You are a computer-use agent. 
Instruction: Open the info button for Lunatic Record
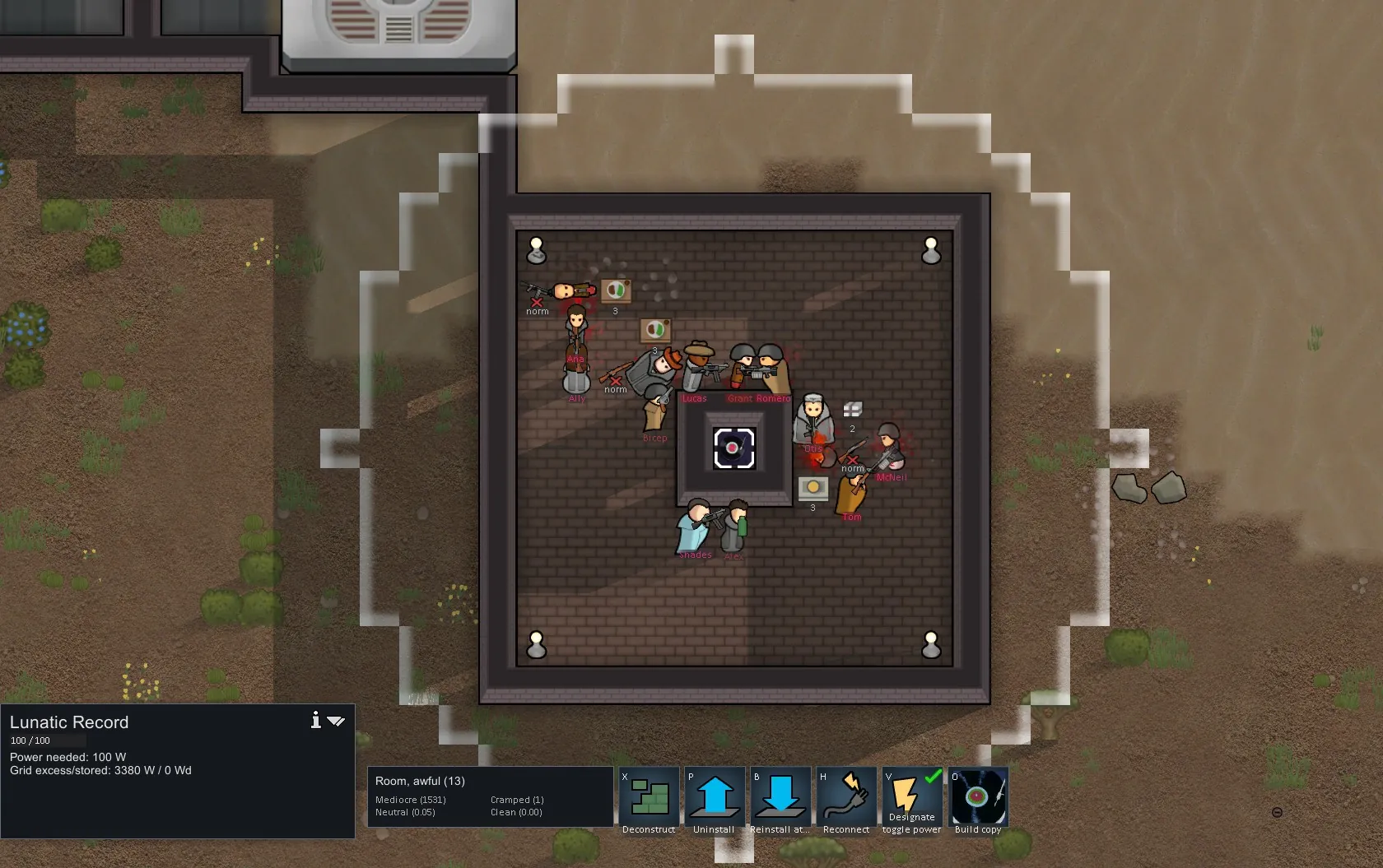pos(315,721)
